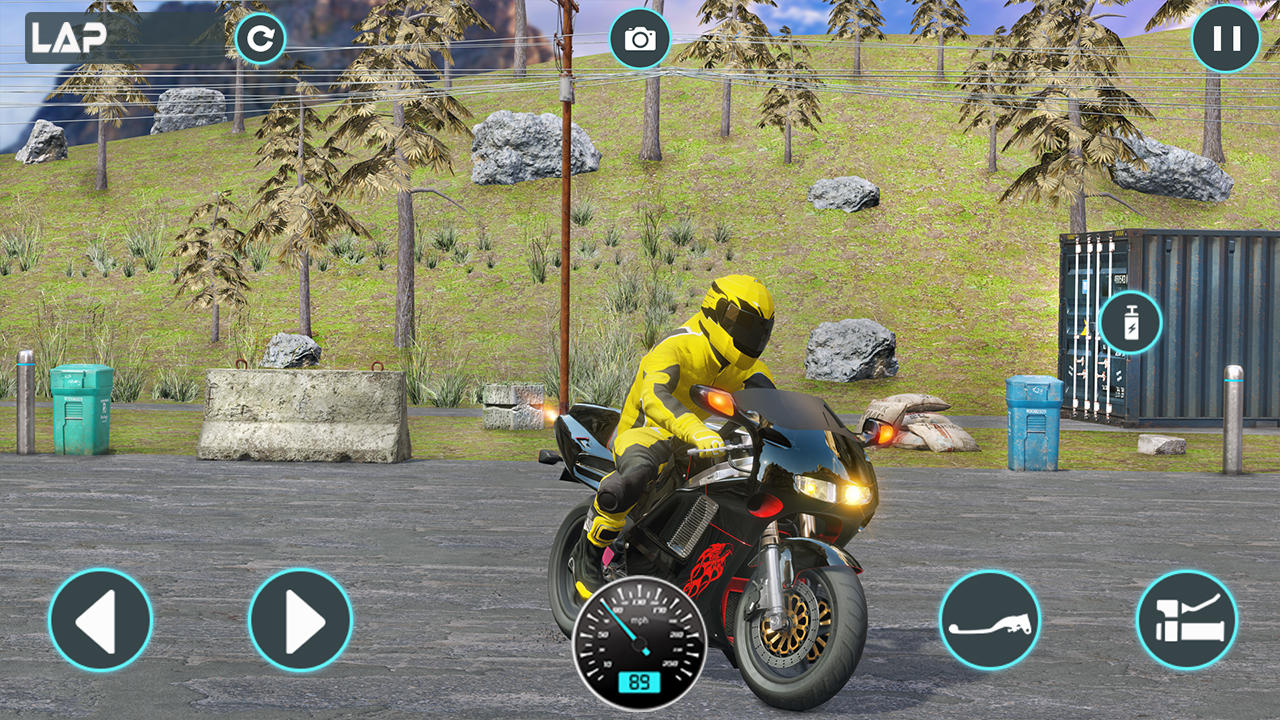1280x720 pixels.
Task: Select the restart race icon
Action: 262,37
